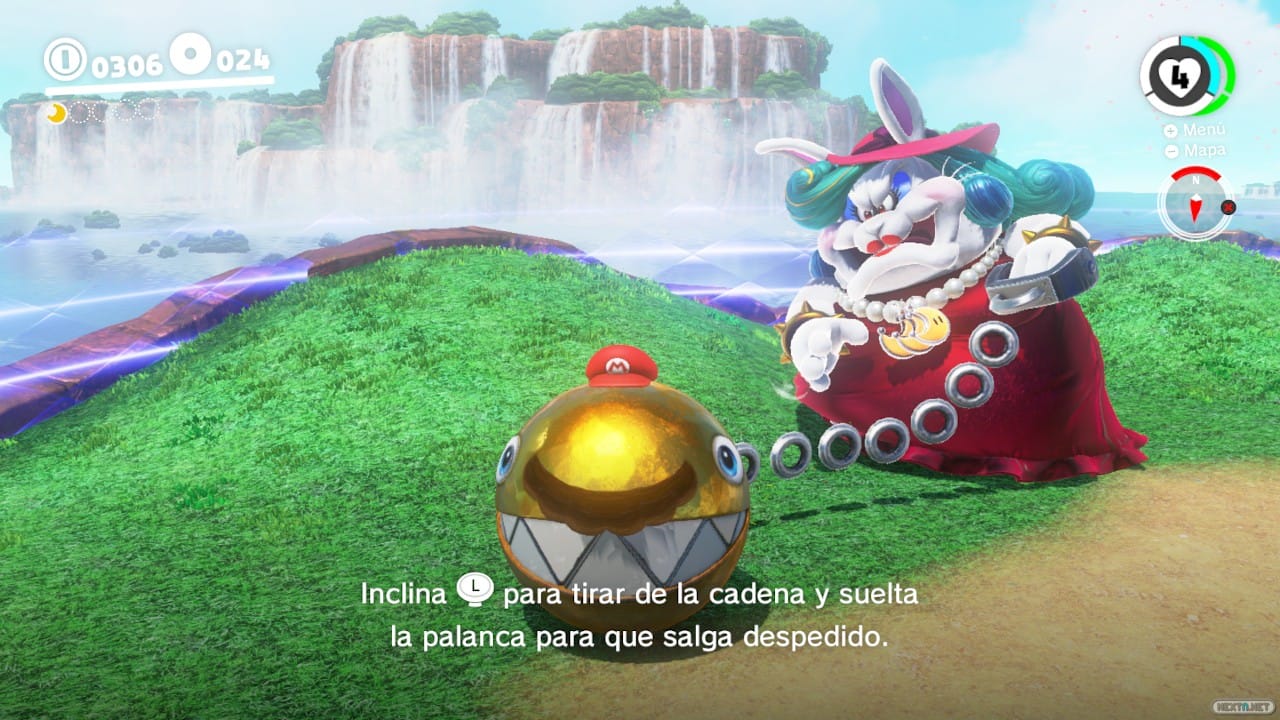Select the yellow moon icon in progress bar
The image size is (1280, 720).
[x=56, y=114]
